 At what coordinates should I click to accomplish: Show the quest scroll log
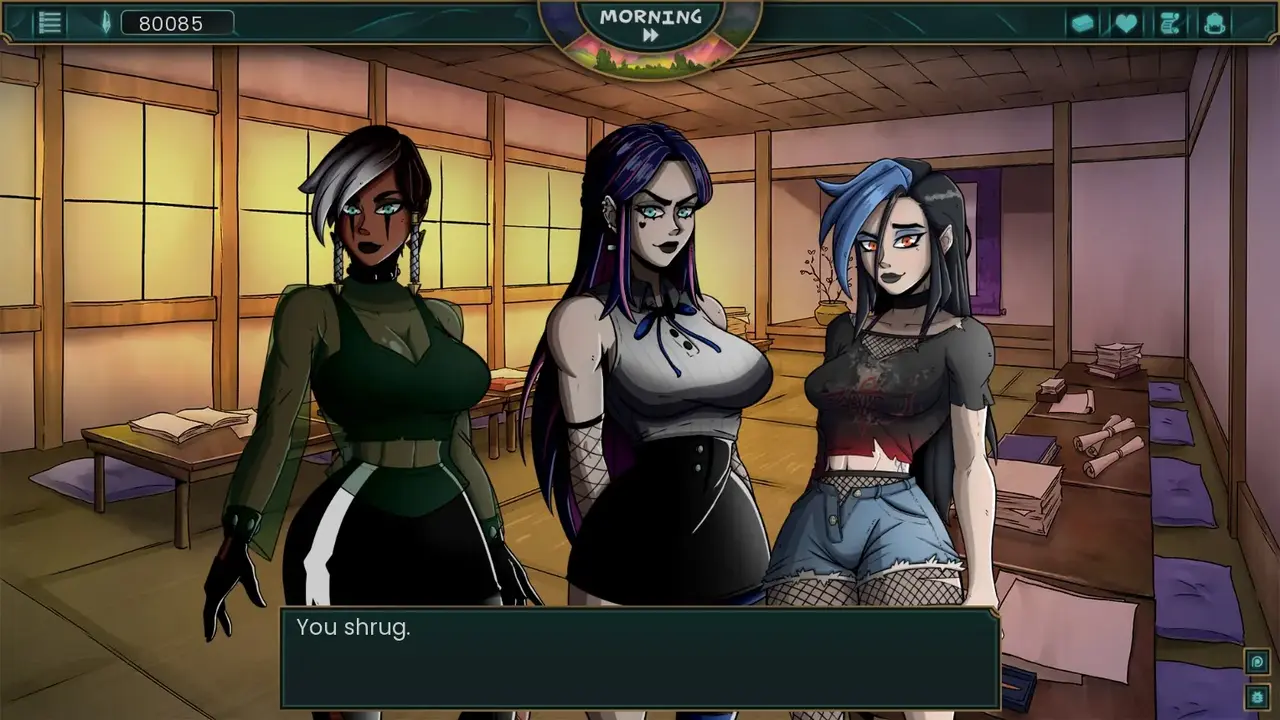(1170, 23)
